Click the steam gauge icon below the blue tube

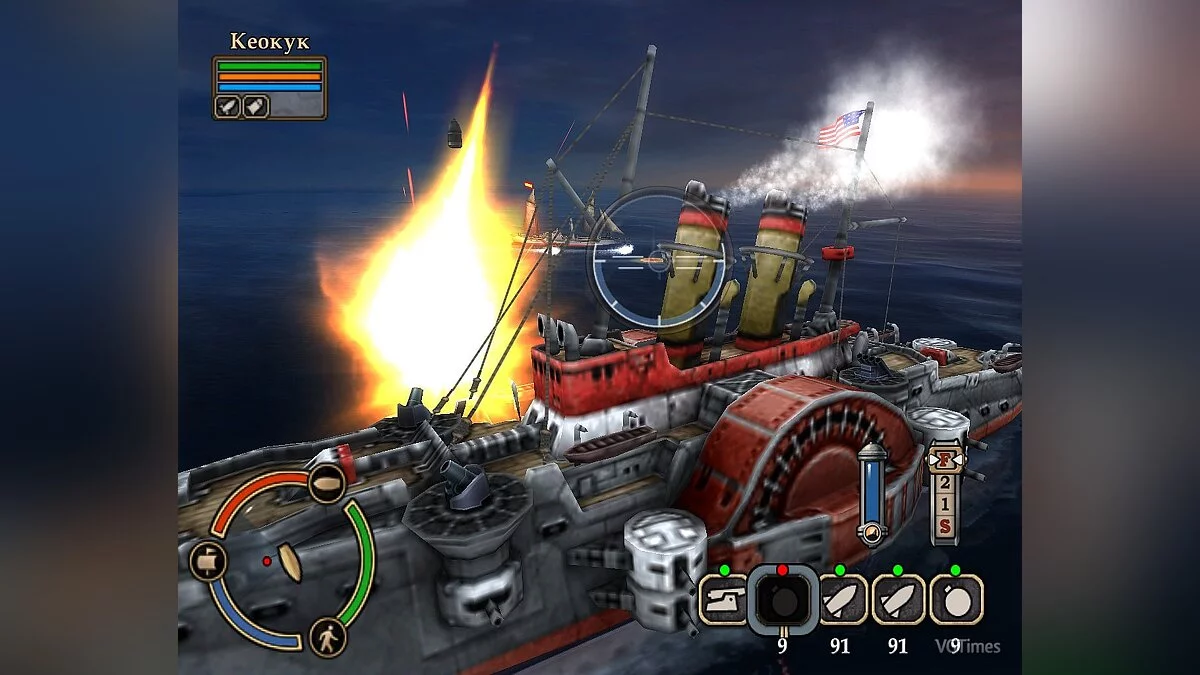[871, 531]
